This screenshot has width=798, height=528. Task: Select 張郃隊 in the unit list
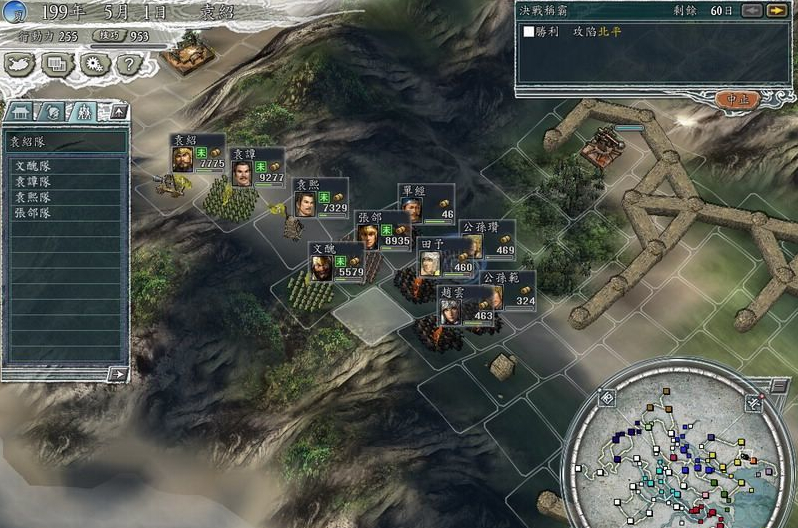coord(33,212)
